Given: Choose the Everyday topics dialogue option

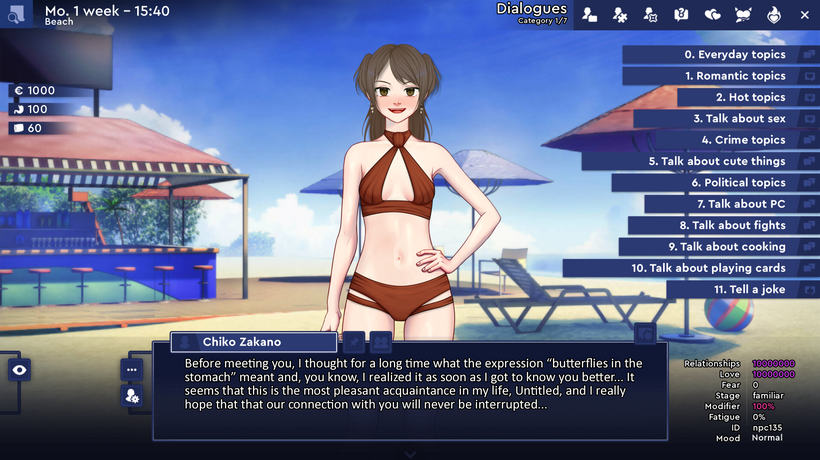Looking at the screenshot, I should [x=735, y=55].
